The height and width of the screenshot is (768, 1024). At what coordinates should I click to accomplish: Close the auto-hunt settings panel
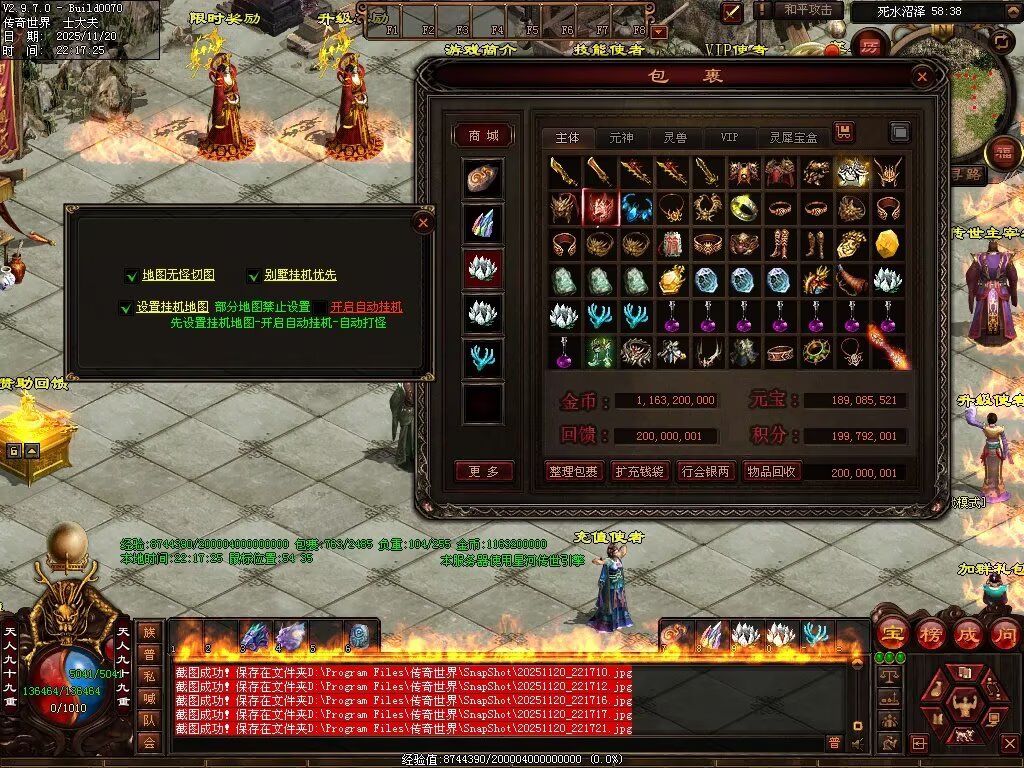click(x=423, y=222)
